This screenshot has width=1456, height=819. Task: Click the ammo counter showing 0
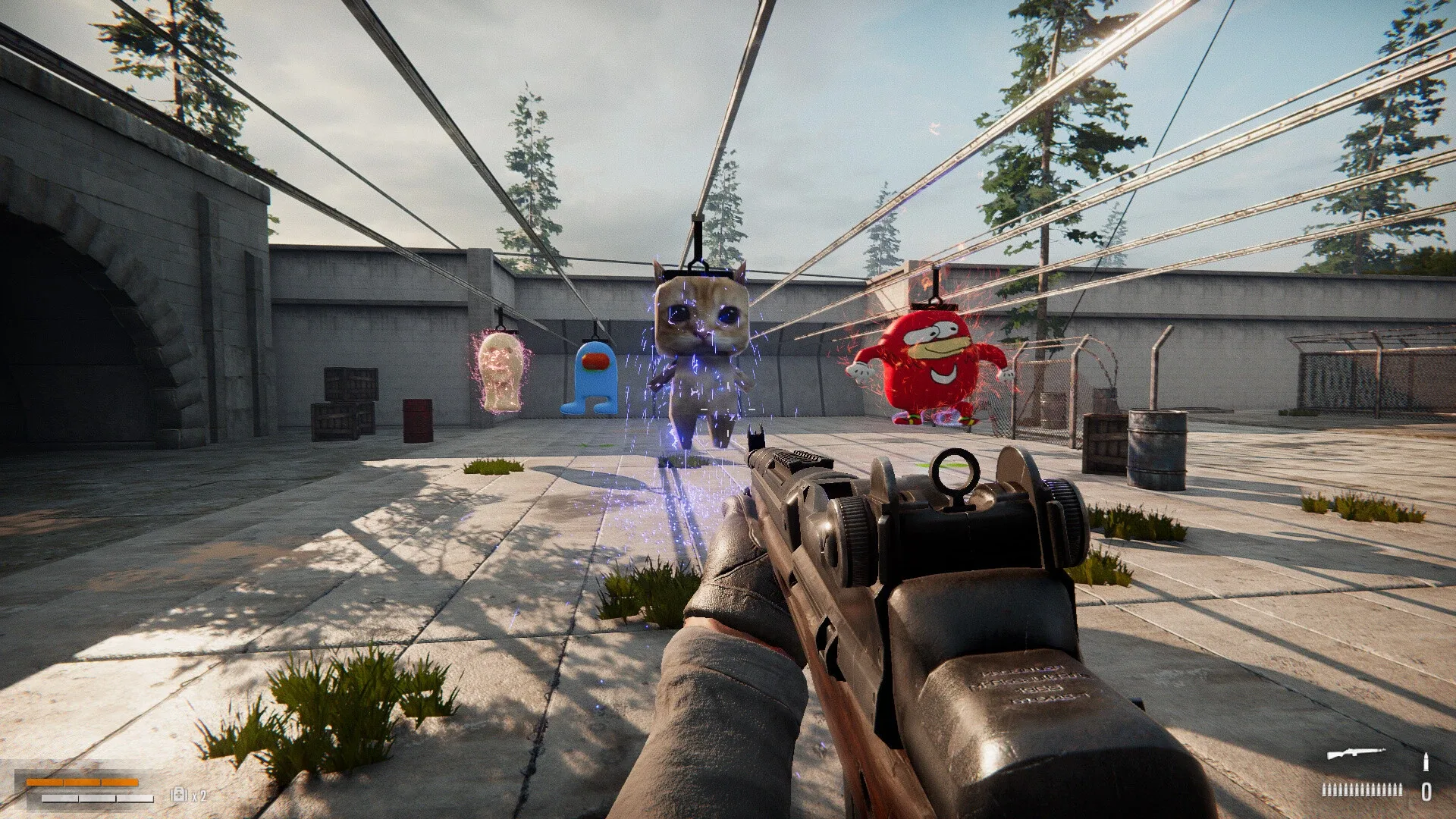(x=1427, y=792)
